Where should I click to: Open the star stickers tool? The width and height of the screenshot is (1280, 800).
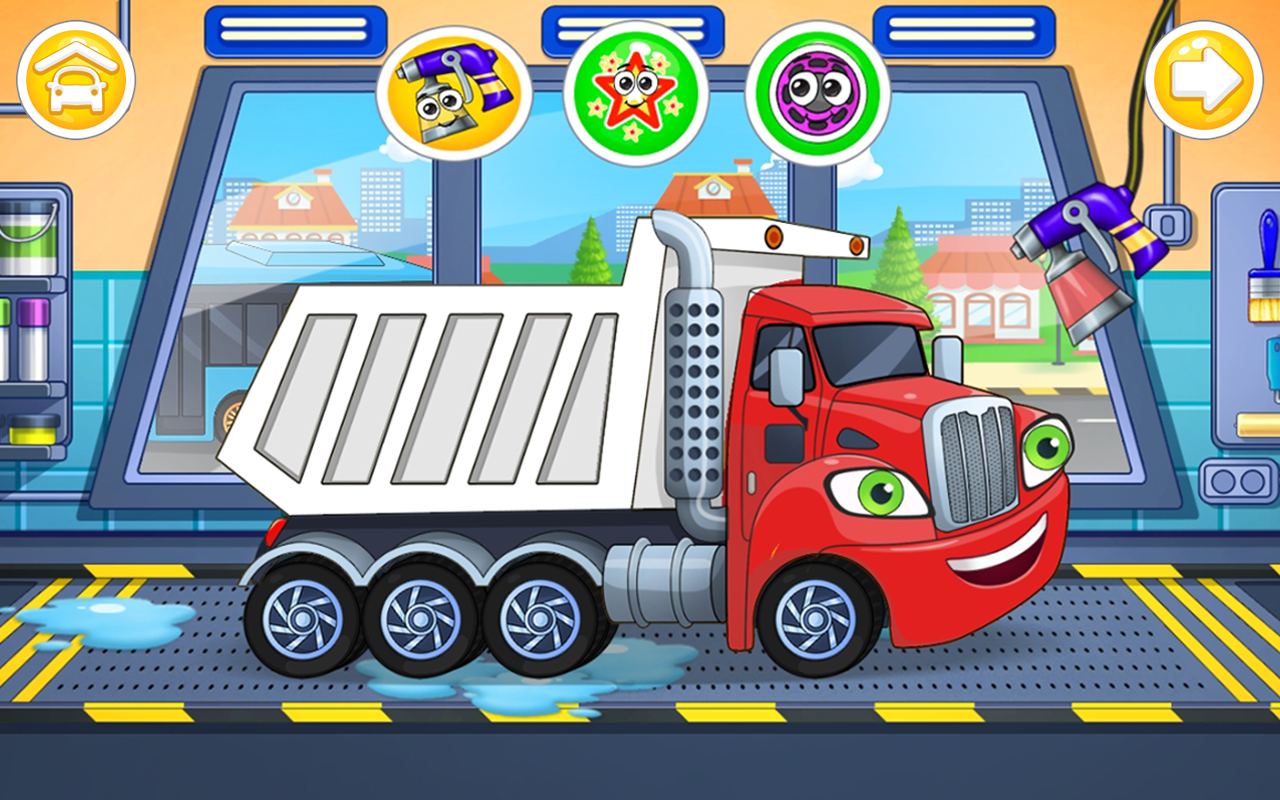[636, 90]
